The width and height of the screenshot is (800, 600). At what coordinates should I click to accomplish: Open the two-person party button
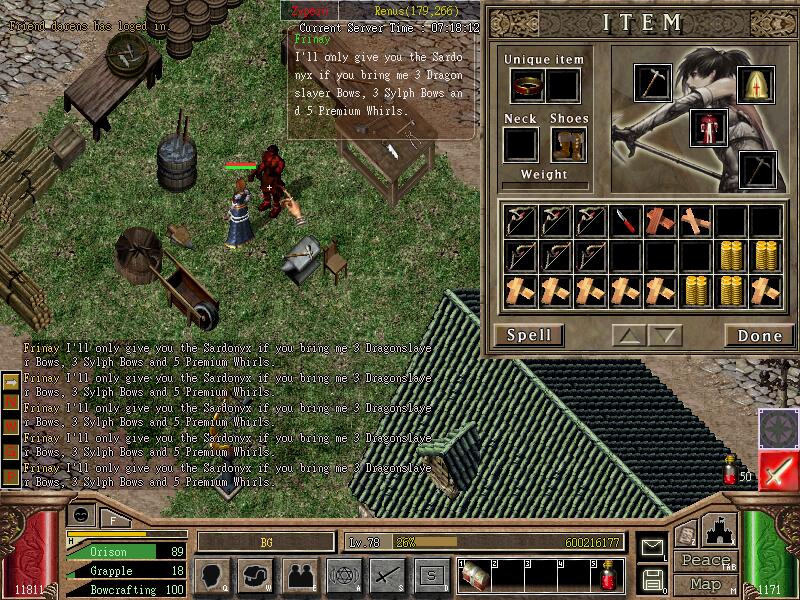(x=299, y=575)
